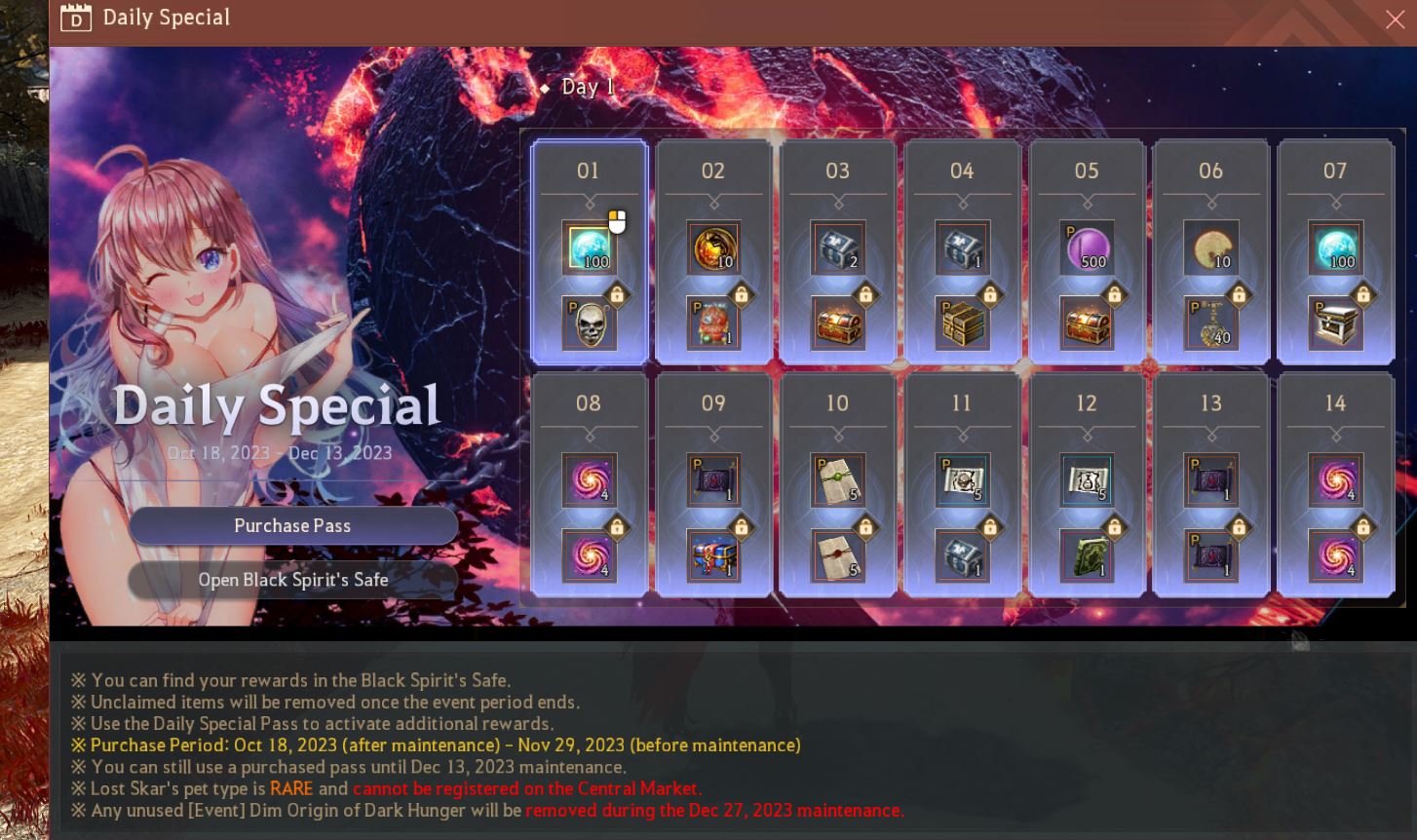
Task: Click the Purchase Pass button
Action: (292, 525)
